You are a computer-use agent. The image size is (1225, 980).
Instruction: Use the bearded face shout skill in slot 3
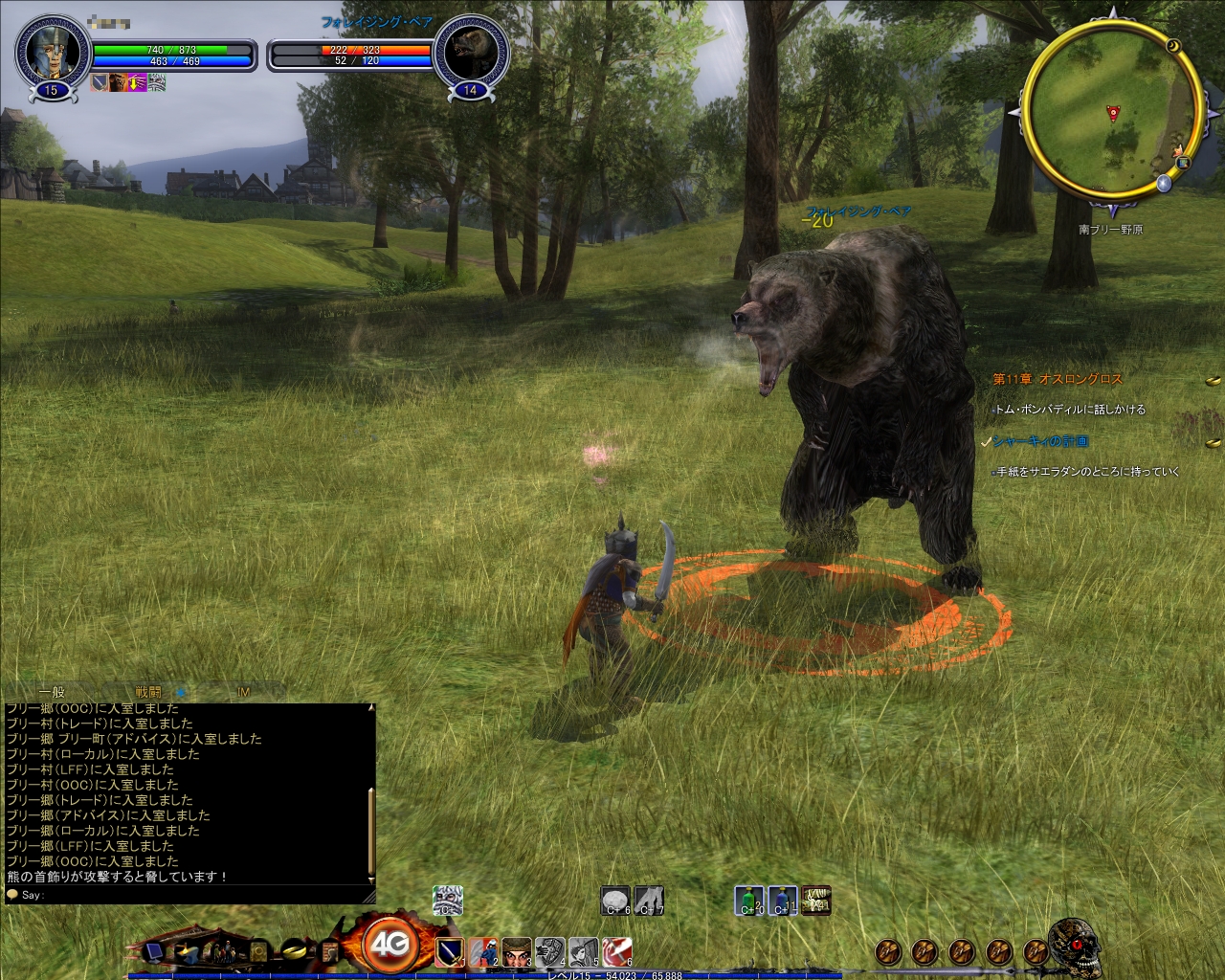pyautogui.click(x=516, y=952)
